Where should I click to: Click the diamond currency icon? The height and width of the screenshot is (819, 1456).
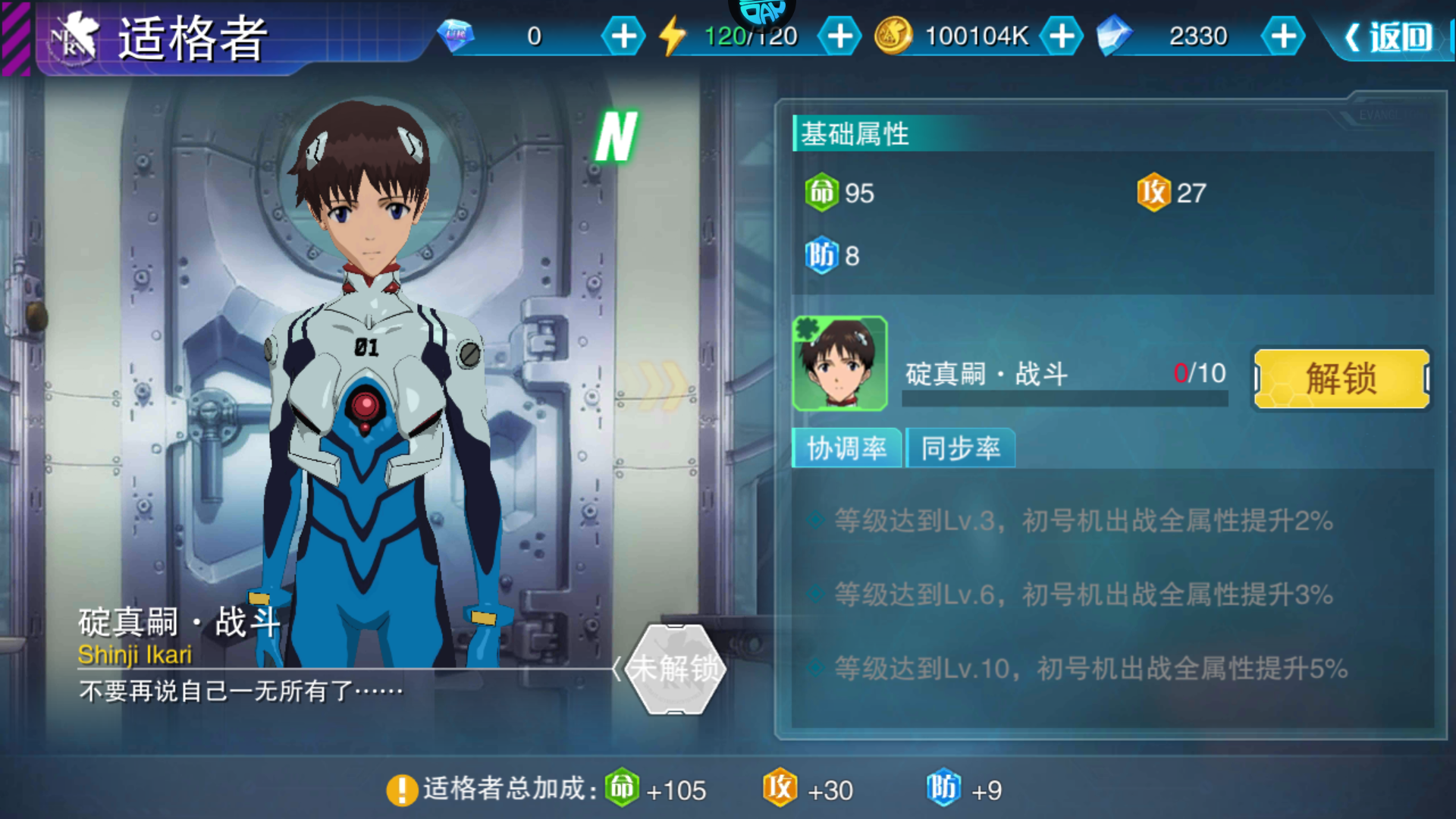458,36
